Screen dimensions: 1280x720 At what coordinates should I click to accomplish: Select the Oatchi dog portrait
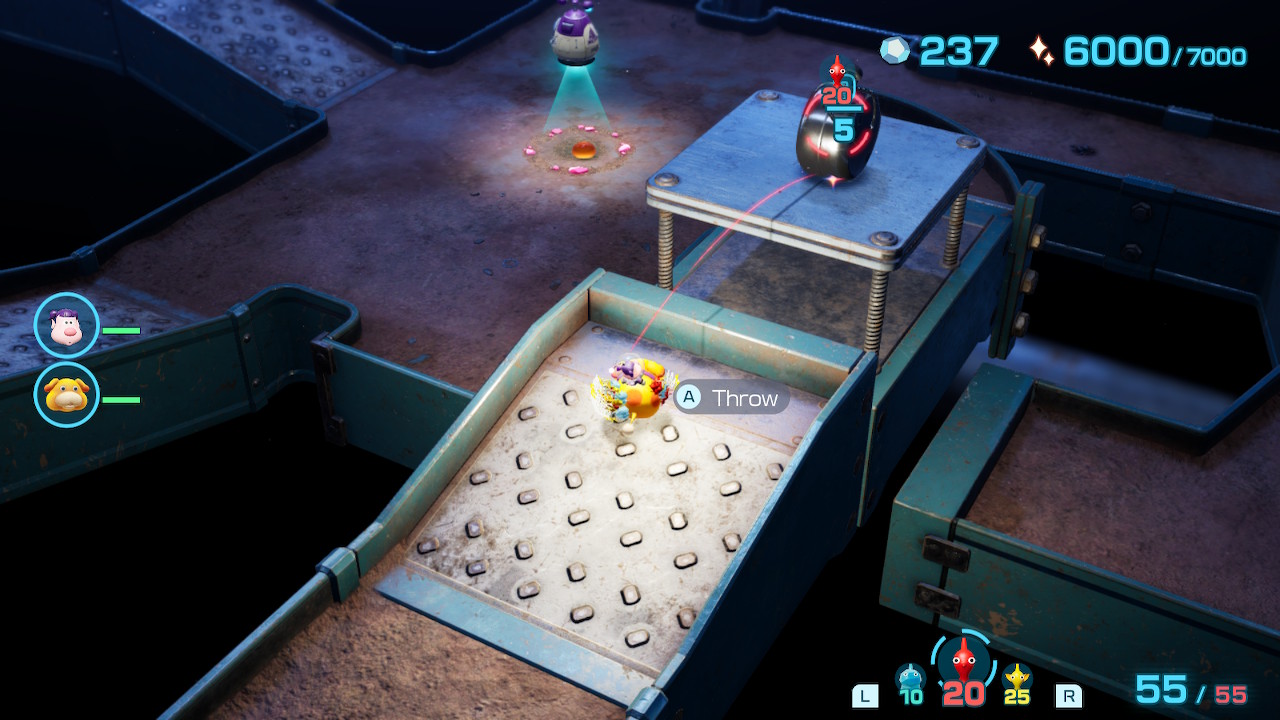point(67,395)
